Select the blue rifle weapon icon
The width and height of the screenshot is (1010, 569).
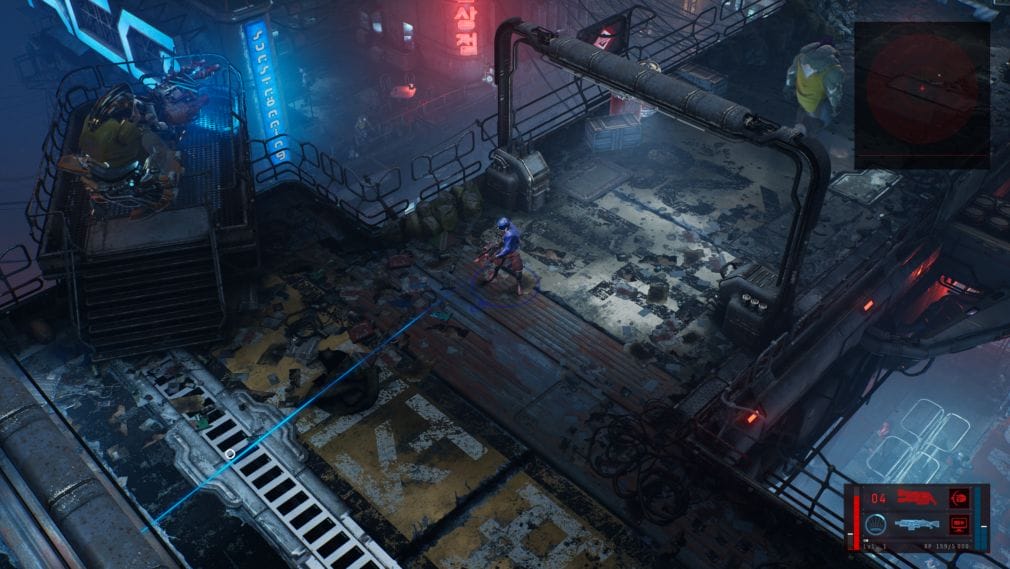point(918,523)
